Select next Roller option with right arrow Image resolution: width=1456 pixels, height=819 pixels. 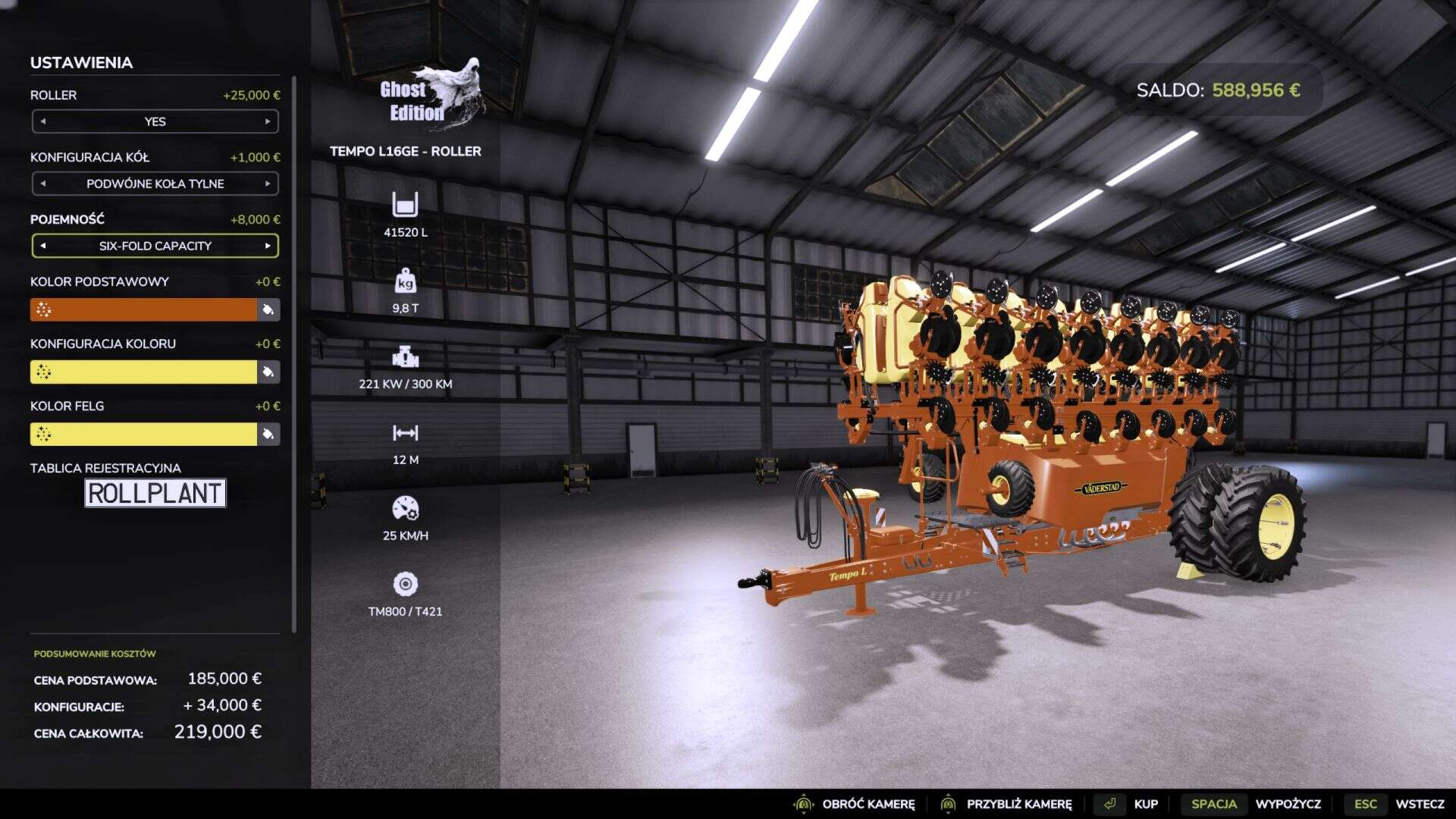[268, 121]
